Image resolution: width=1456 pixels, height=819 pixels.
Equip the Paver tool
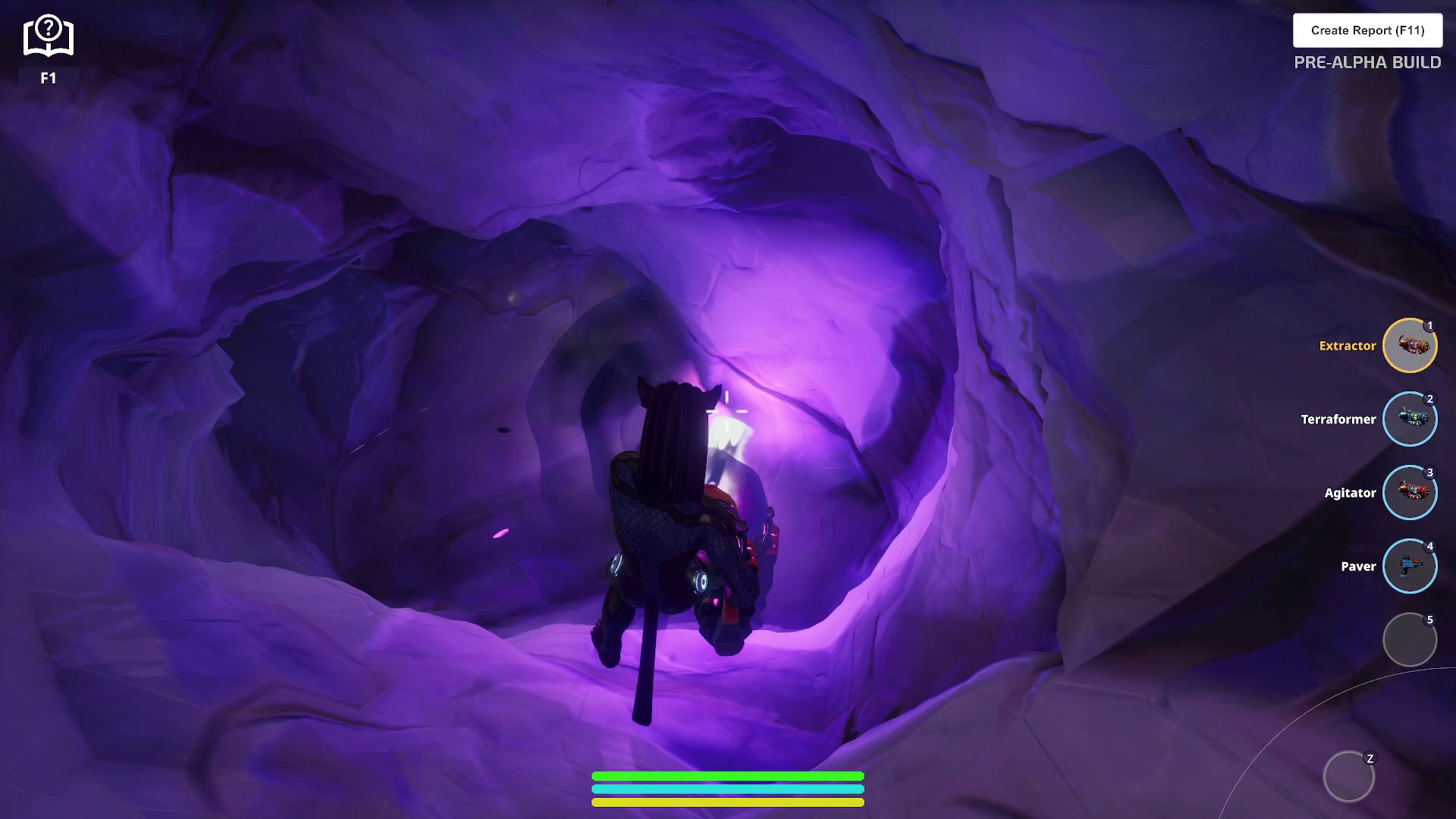pyautogui.click(x=1409, y=566)
